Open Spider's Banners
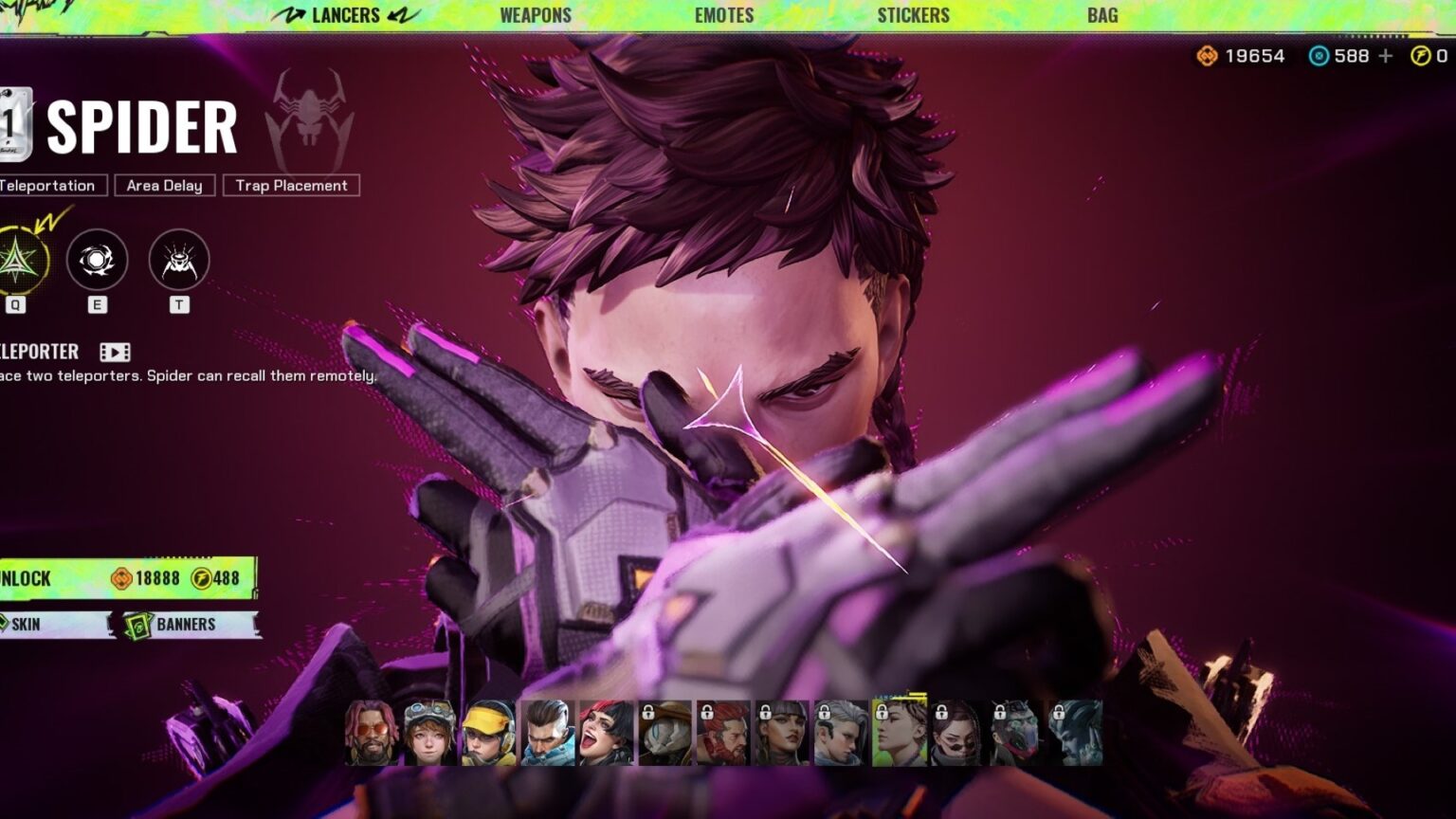1456x819 pixels. tap(186, 625)
